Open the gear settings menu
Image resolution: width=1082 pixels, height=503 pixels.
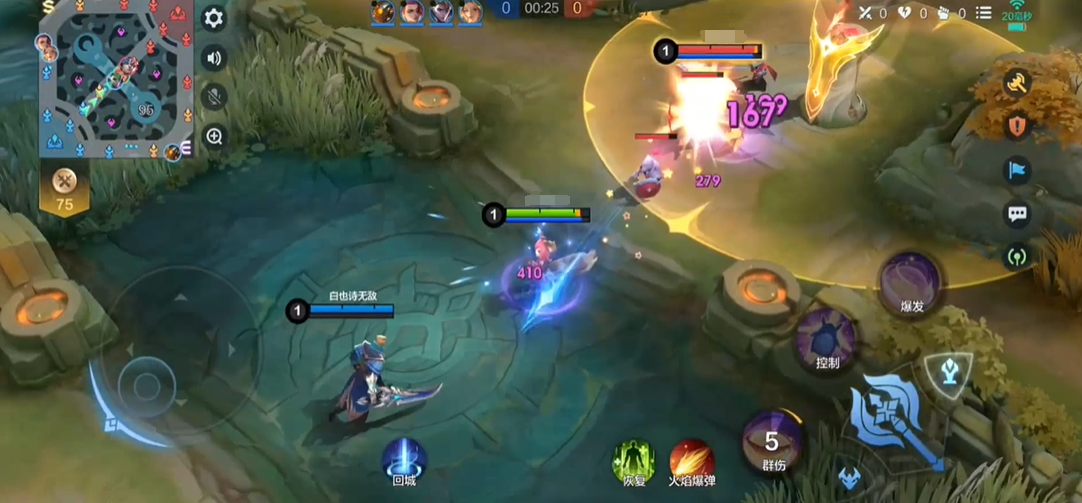(213, 18)
